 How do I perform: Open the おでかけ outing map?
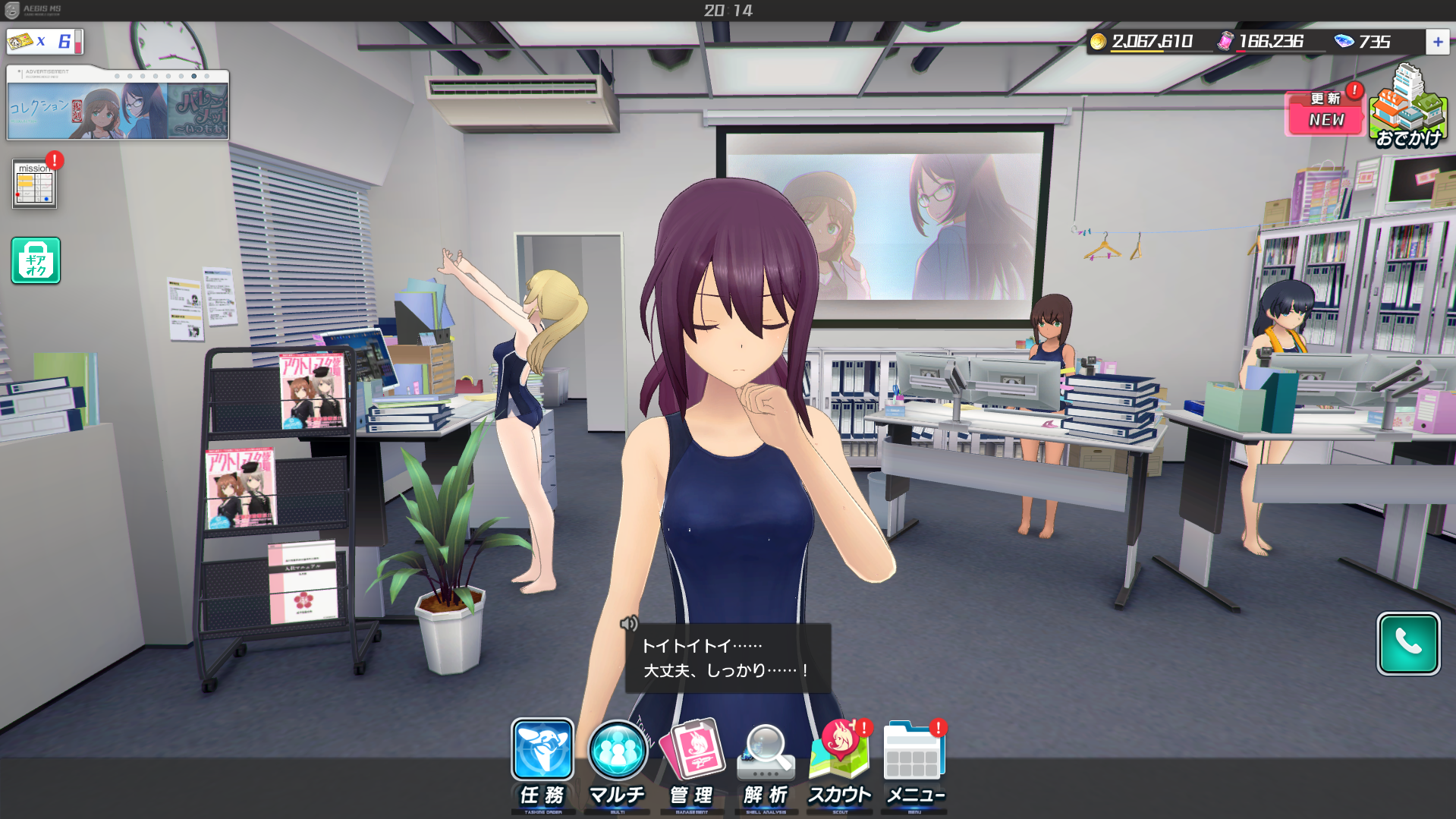click(x=1409, y=108)
